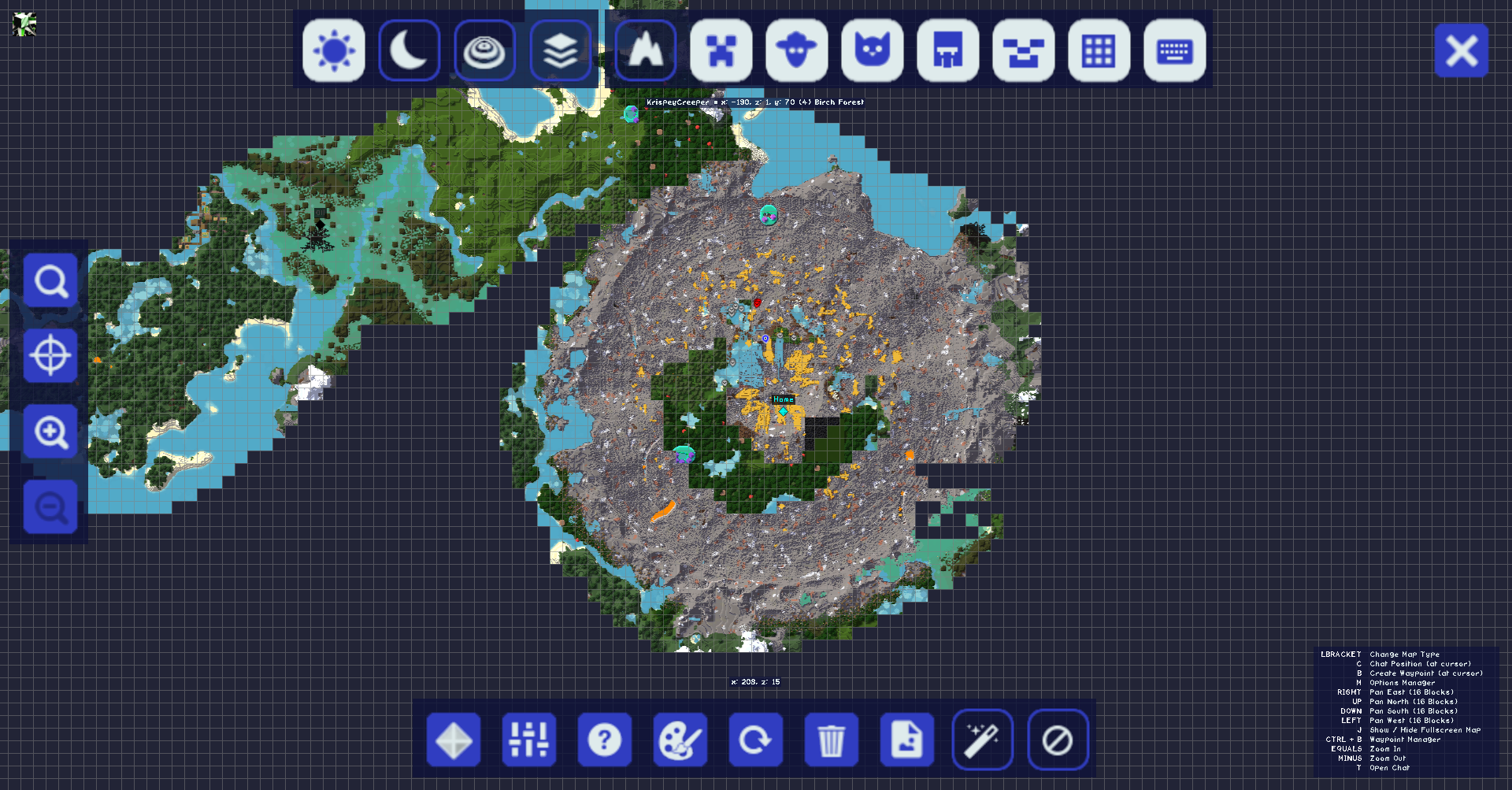Viewport: 1512px width, 790px height.
Task: Delete map data using the trash icon
Action: [831, 739]
